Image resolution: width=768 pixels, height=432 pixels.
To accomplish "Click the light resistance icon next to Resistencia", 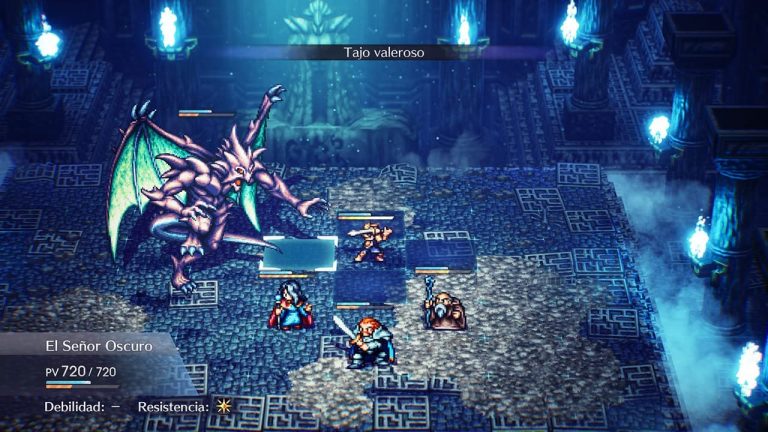I will [x=223, y=407].
